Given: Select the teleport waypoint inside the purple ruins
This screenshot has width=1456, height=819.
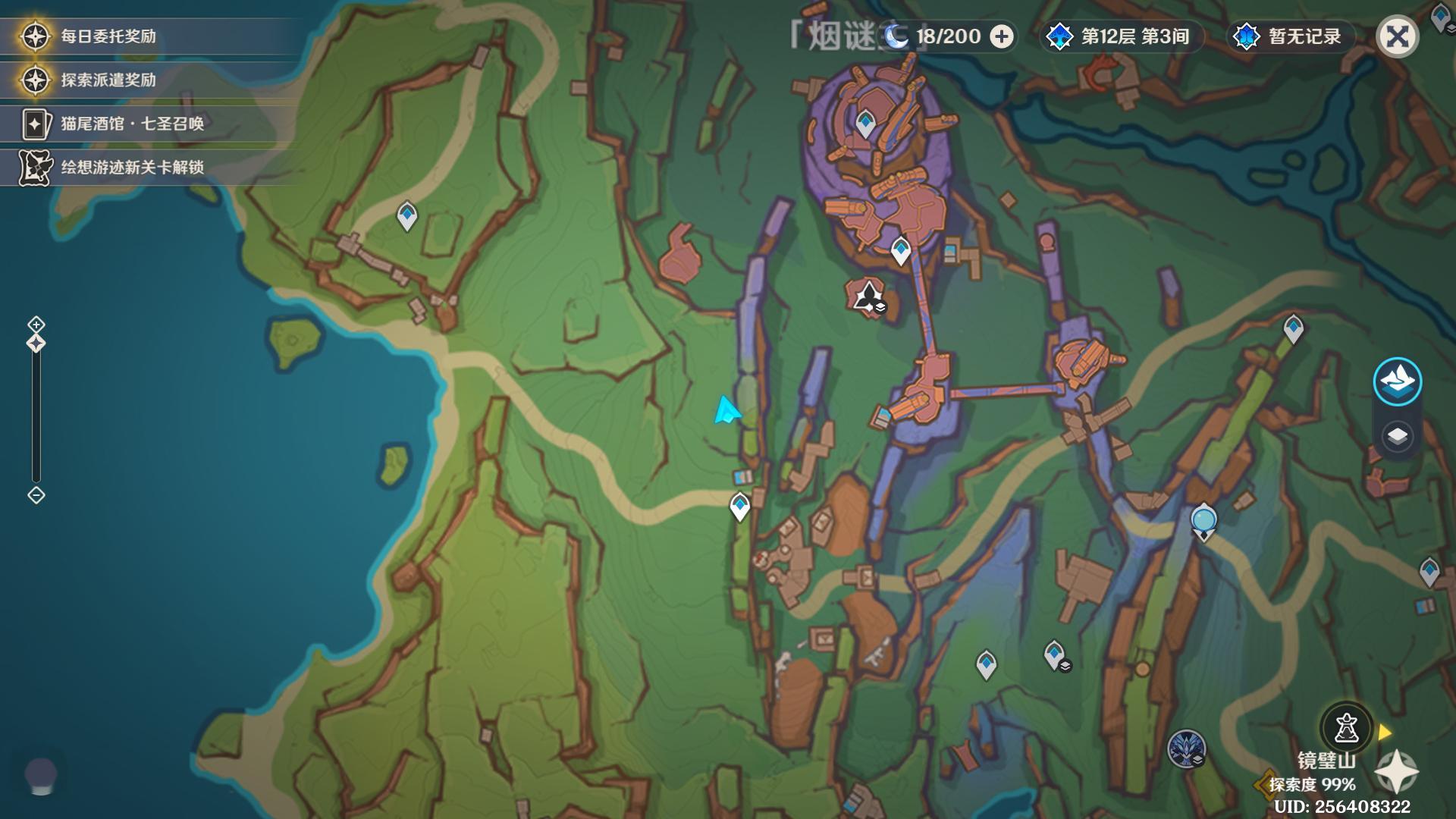Looking at the screenshot, I should pyautogui.click(x=865, y=122).
